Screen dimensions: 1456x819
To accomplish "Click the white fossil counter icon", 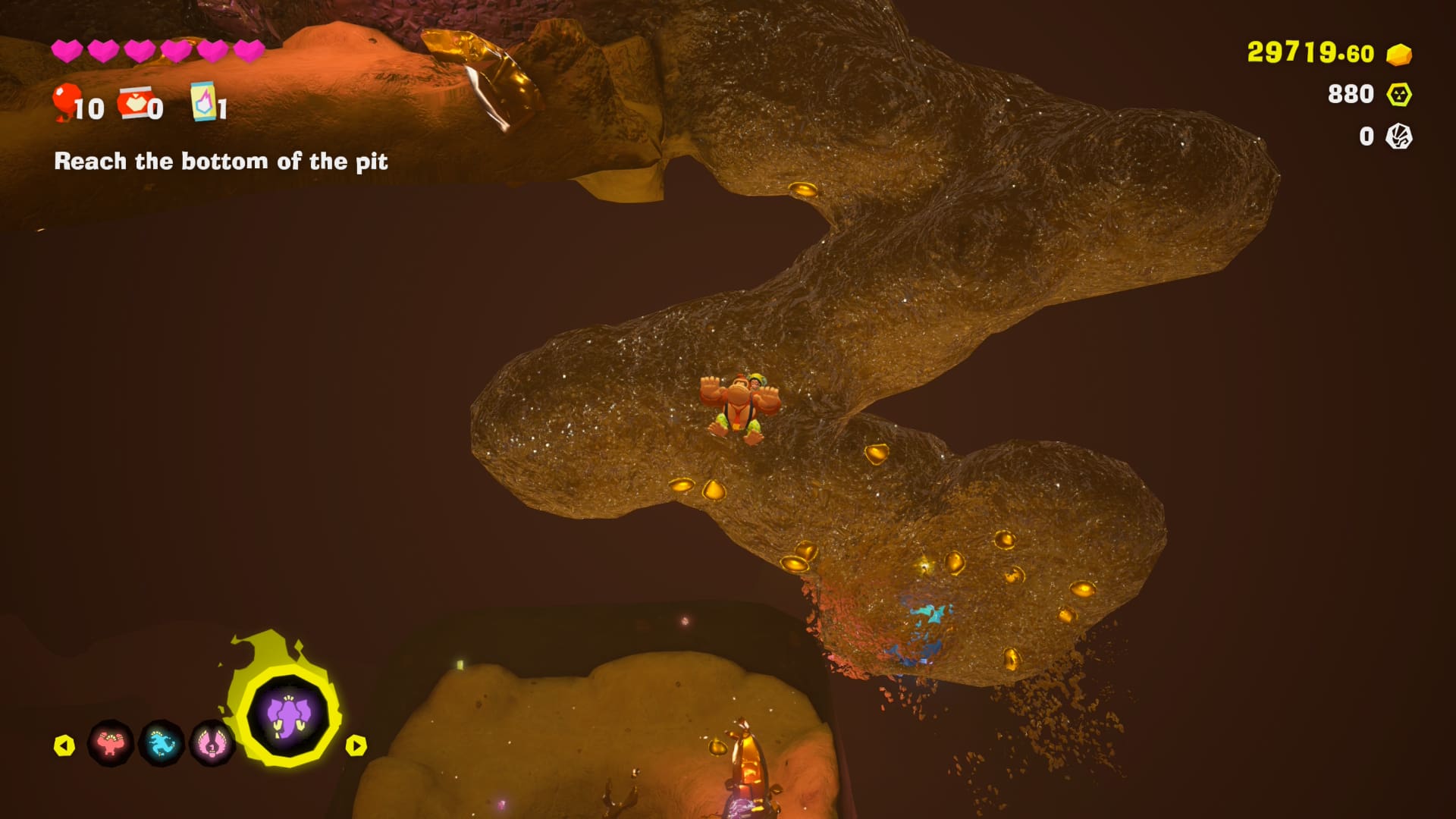I will click(1399, 136).
